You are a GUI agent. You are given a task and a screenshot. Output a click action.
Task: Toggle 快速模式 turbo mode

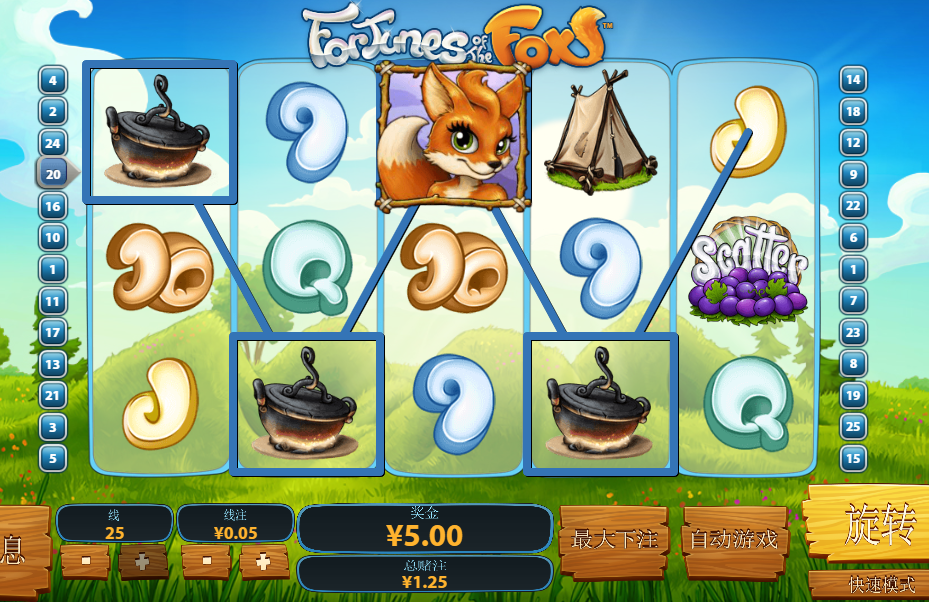[867, 584]
